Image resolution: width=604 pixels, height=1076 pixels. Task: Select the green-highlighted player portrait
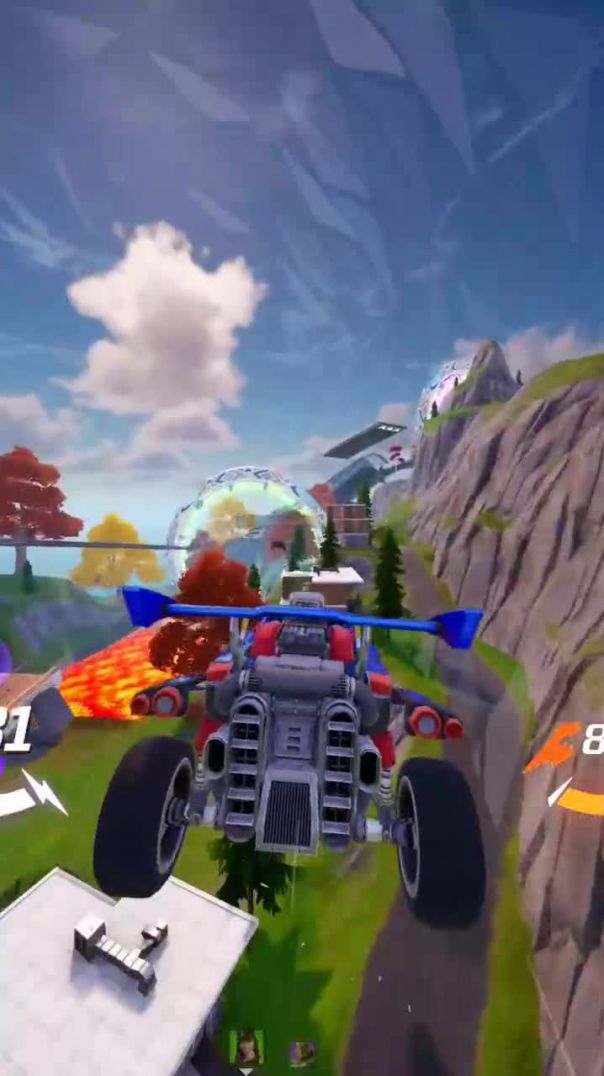(x=246, y=1047)
